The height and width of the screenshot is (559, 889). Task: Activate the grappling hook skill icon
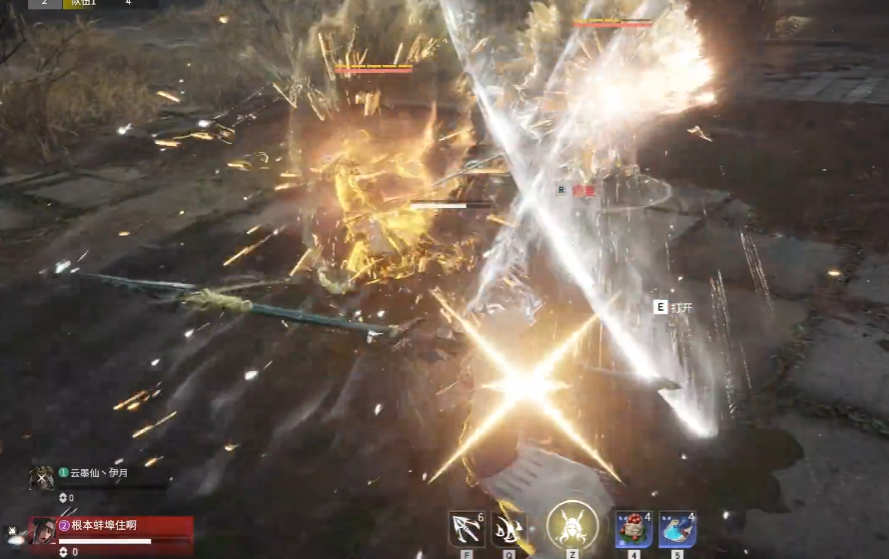tap(466, 528)
